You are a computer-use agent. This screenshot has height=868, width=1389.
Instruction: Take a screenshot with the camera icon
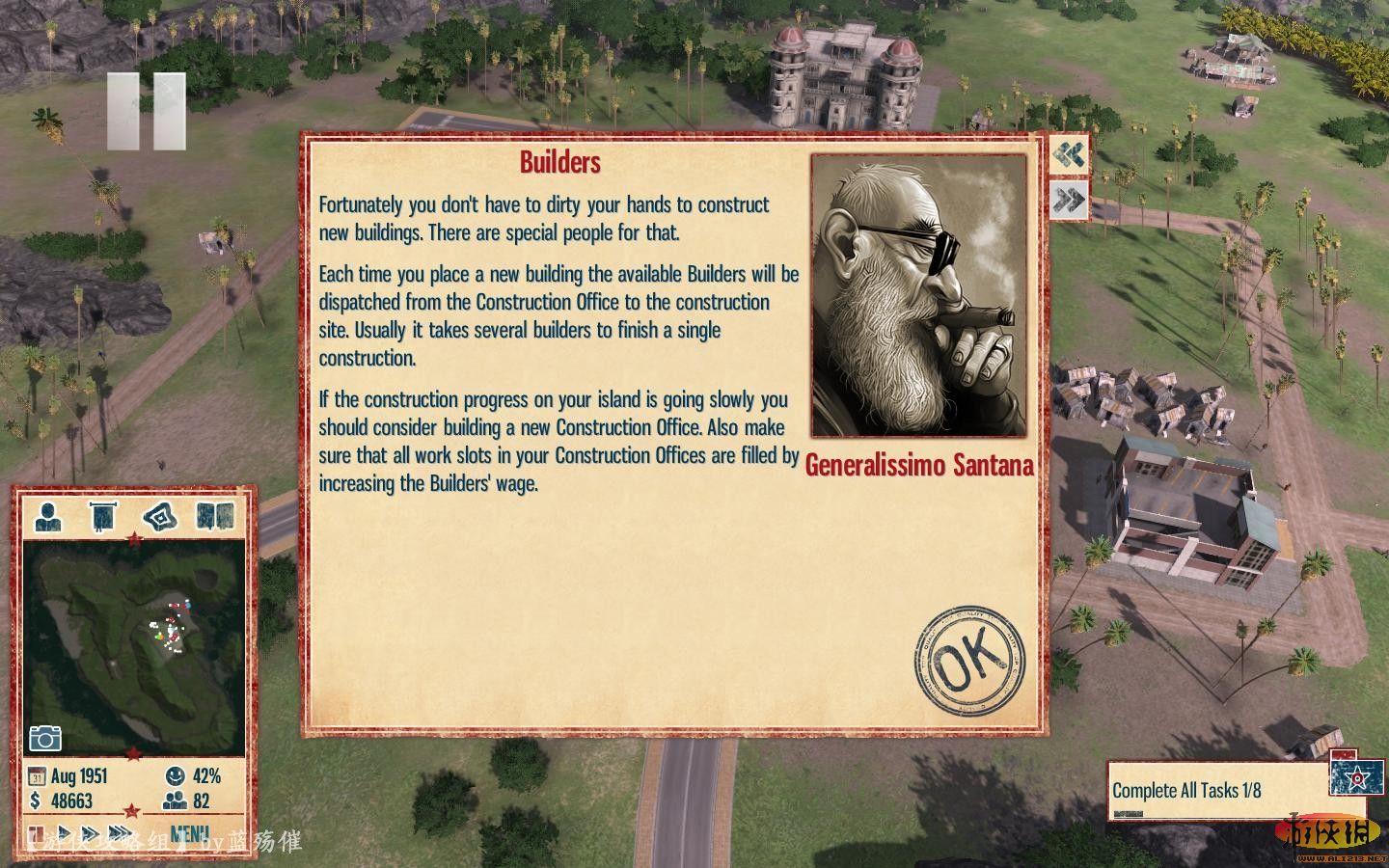tap(45, 738)
